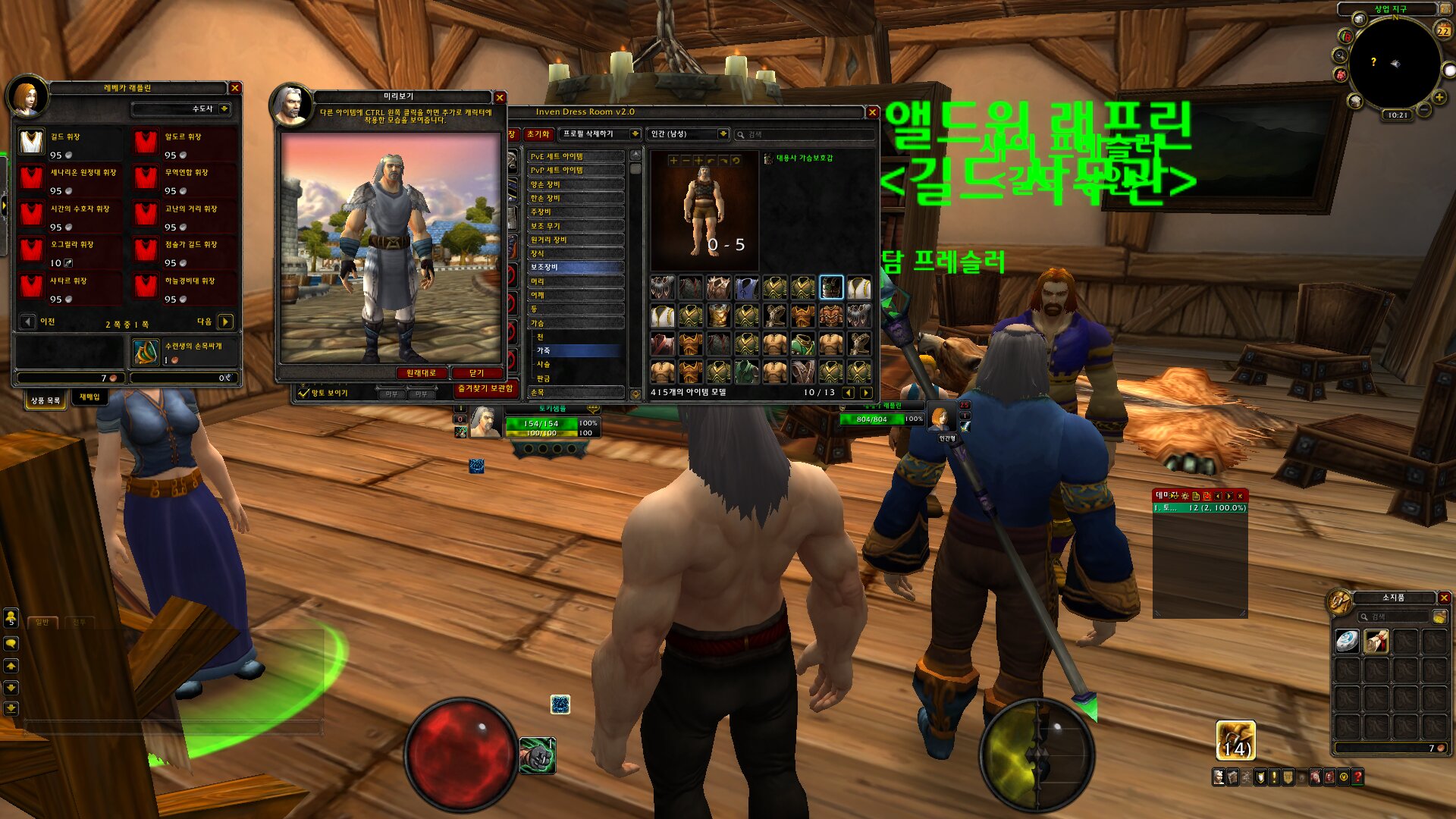Buy the 수련생의 손목싸개 buyback item
This screenshot has width=1456, height=819.
tap(146, 352)
